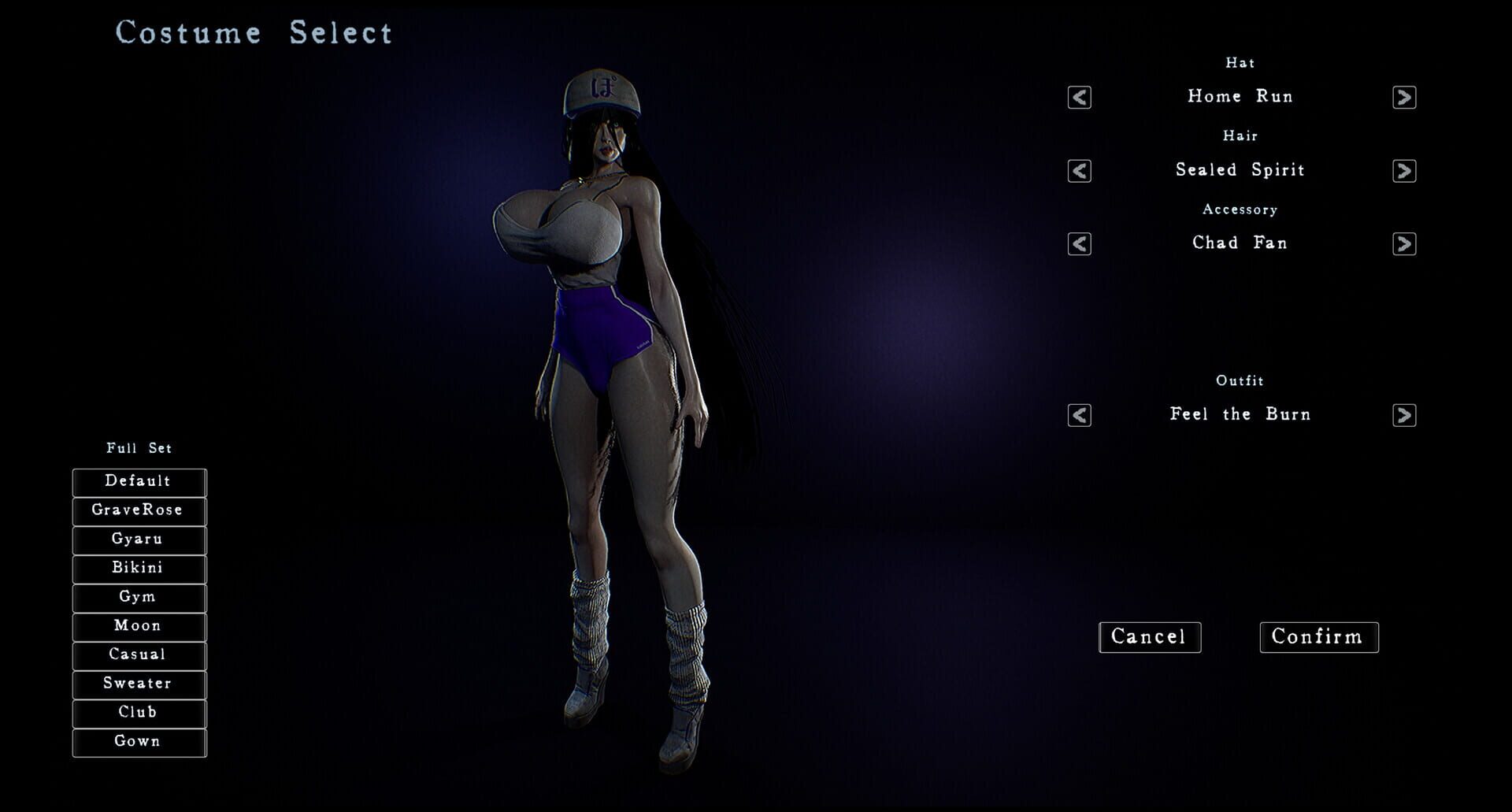Equip the Bikini costume set
This screenshot has height=812, width=1512.
pos(139,568)
